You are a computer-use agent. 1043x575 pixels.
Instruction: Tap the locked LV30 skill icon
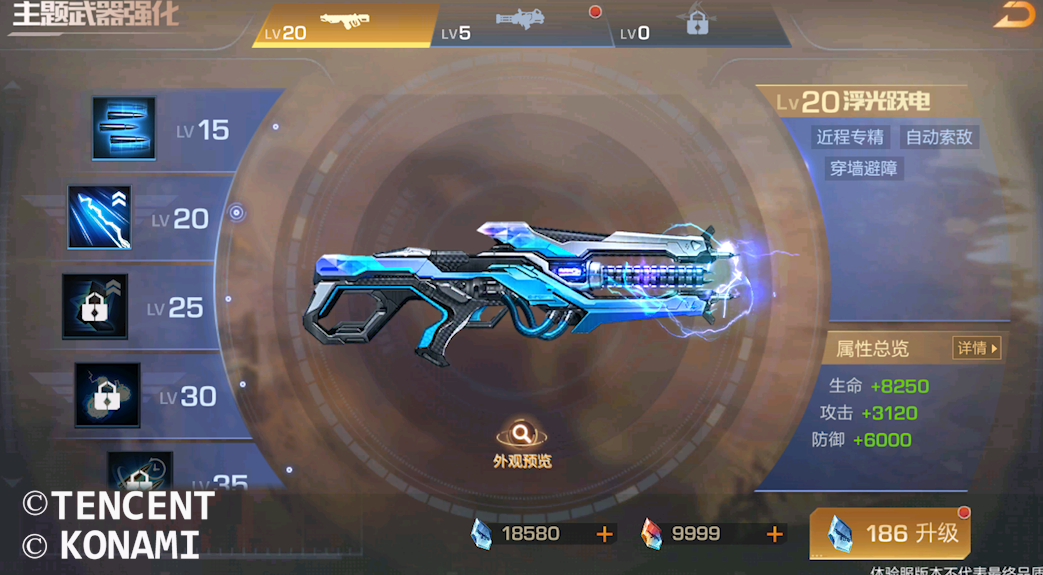point(107,395)
